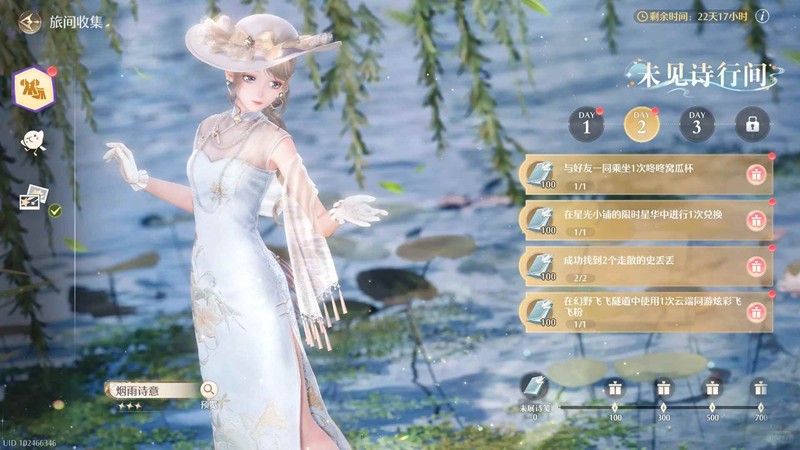Go back using the arrow beside 旅间收集
The height and width of the screenshot is (450, 800).
coord(29,21)
